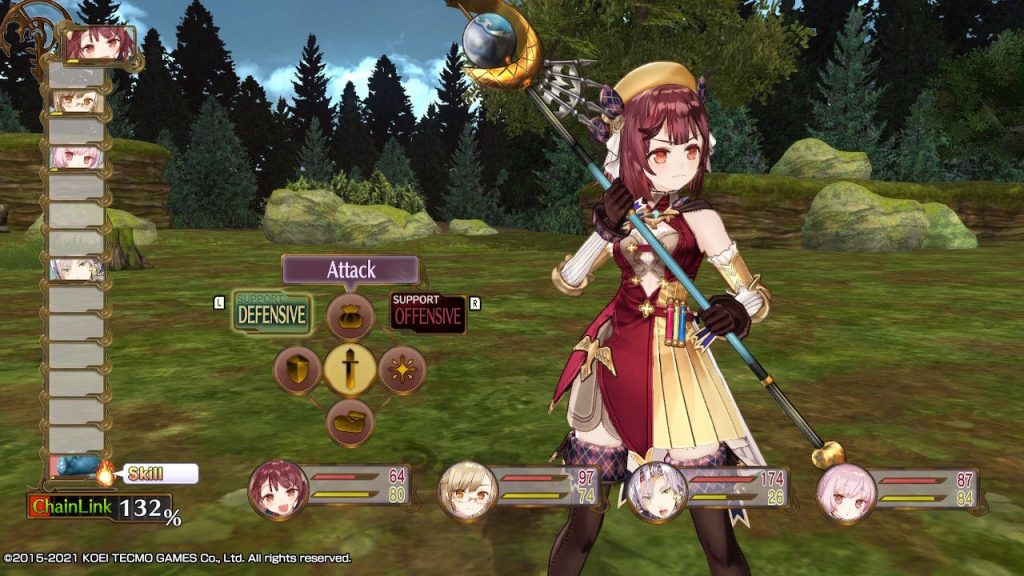Open the sparkle skill command
Screen dimensions: 1024x576
[403, 370]
